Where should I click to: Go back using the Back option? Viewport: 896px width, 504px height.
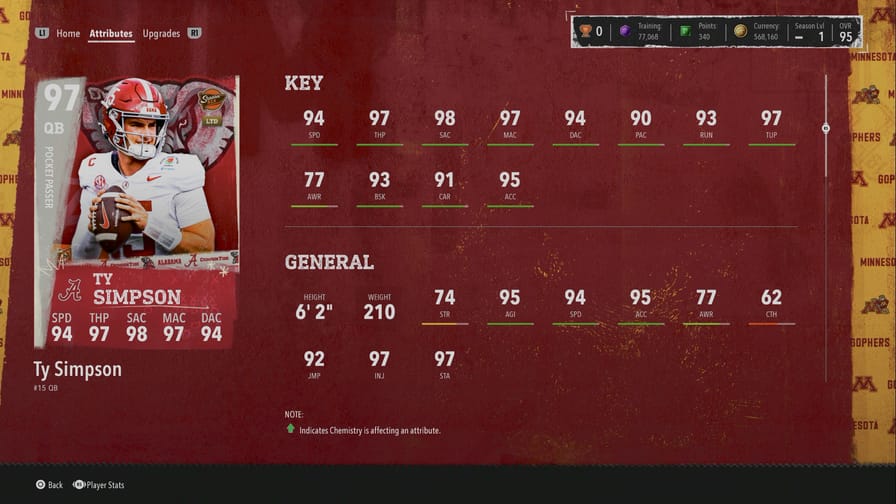[x=49, y=485]
